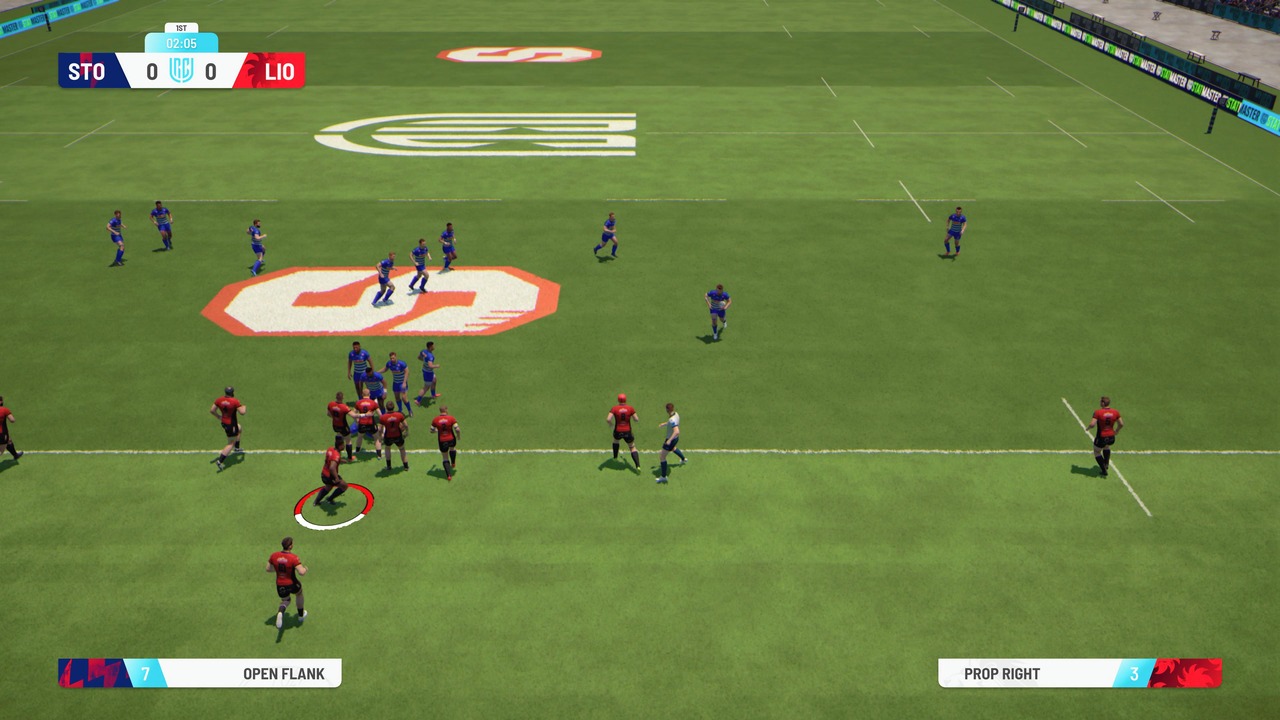Click the LIO team badge on scoreboard
Image resolution: width=1280 pixels, height=720 pixels.
point(277,71)
